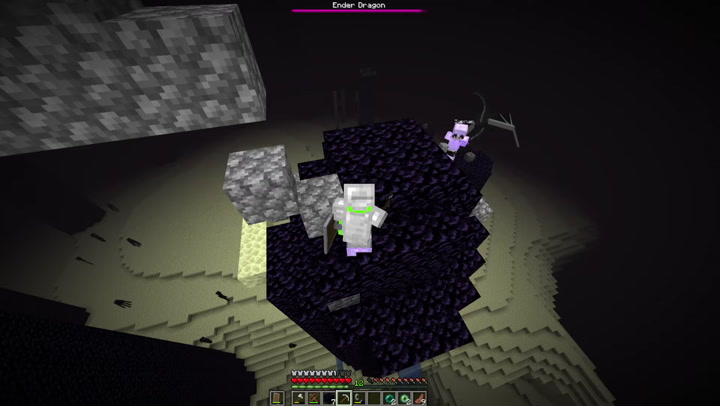Pick the teal ender pearl slot
This screenshot has width=720, height=406.
pos(389,398)
